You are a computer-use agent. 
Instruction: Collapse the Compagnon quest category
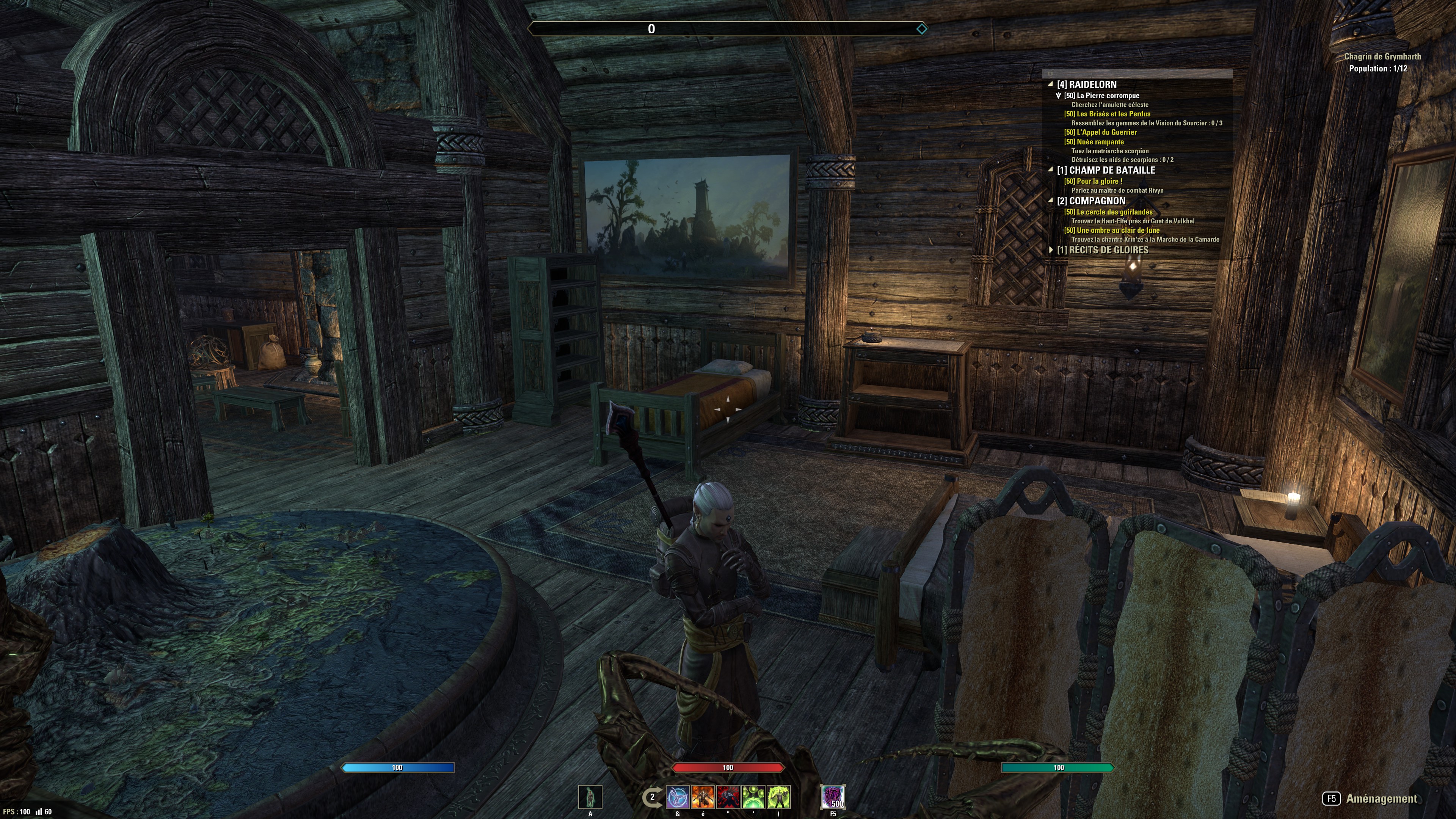(x=1051, y=201)
